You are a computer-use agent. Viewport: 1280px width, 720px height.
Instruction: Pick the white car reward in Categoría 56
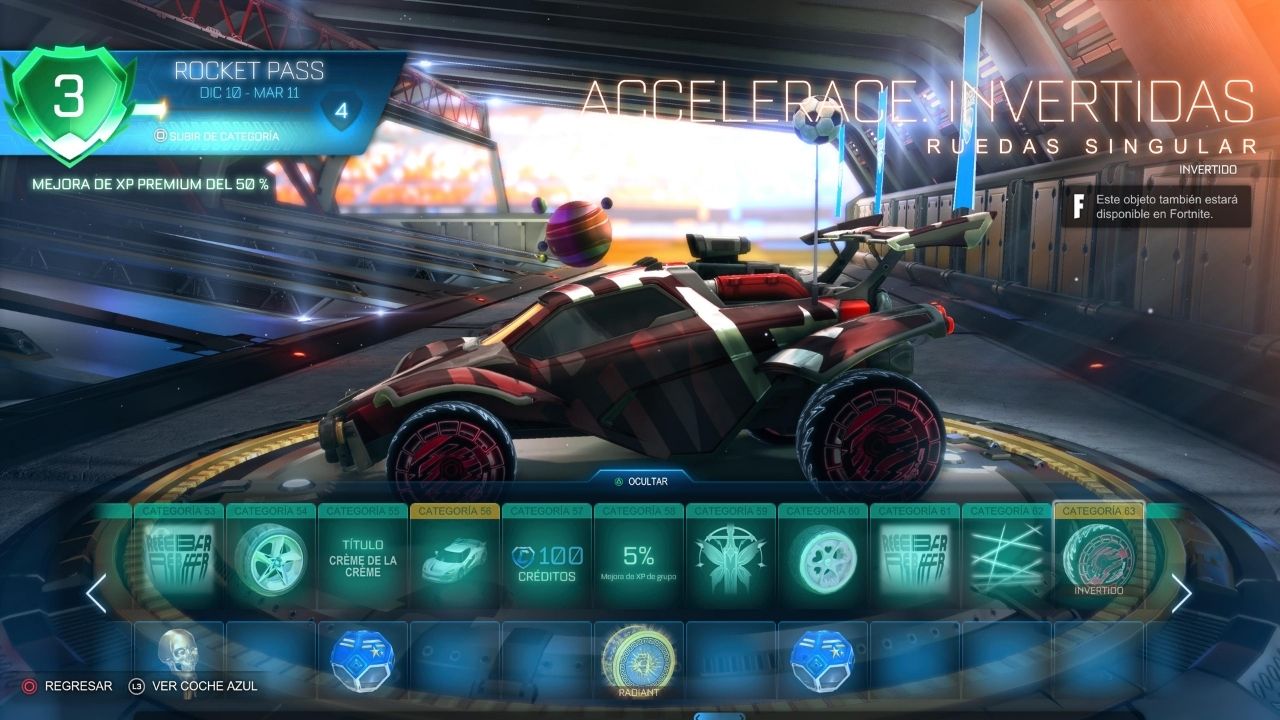[454, 562]
